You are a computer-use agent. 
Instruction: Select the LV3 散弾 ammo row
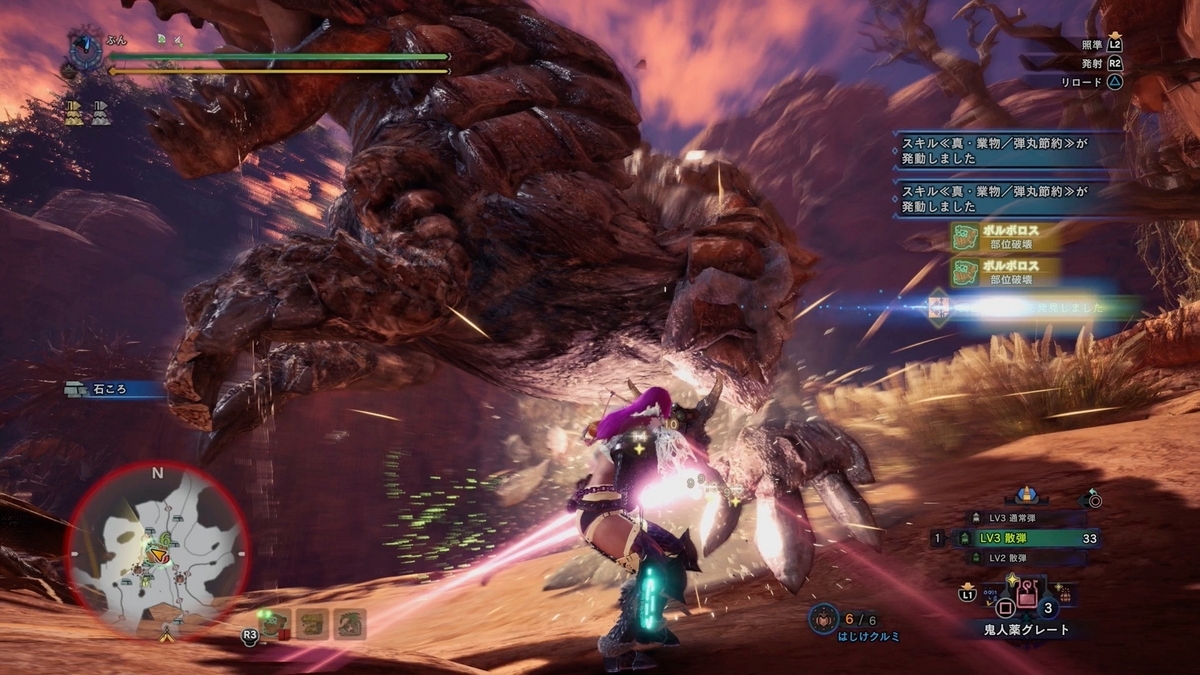1018,538
